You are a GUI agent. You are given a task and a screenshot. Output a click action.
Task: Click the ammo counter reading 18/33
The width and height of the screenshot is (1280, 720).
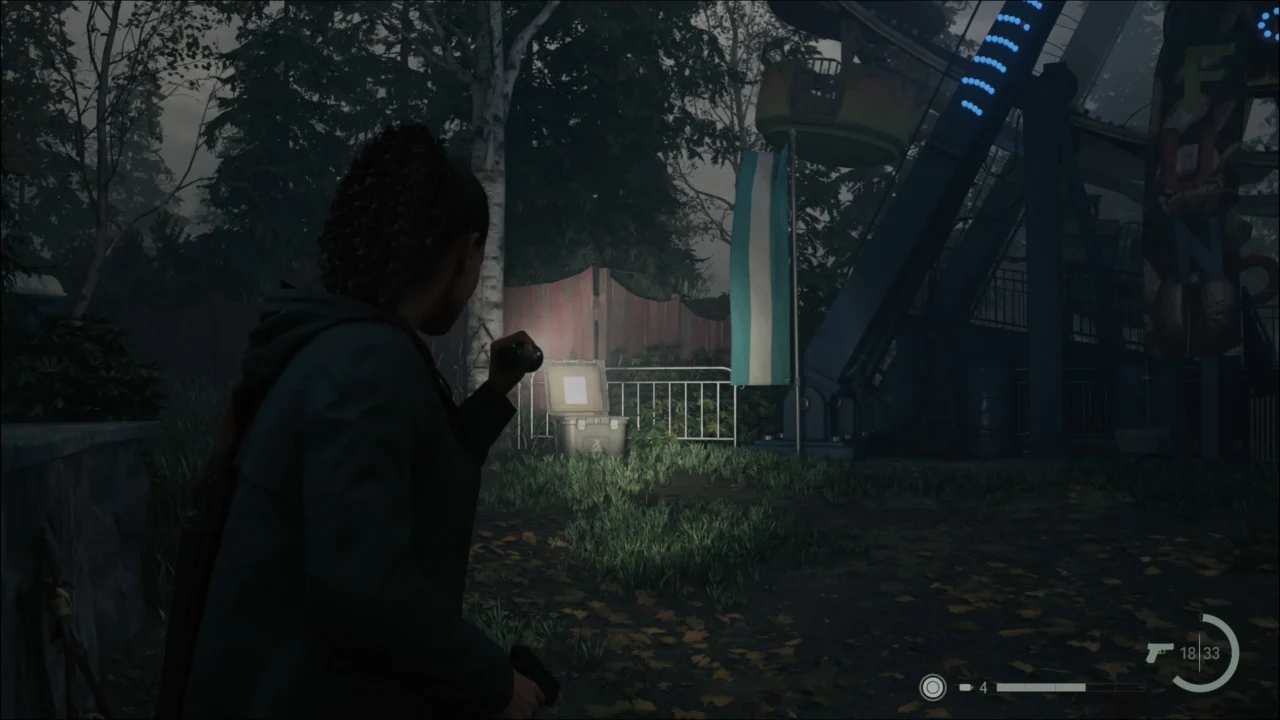pyautogui.click(x=1198, y=652)
